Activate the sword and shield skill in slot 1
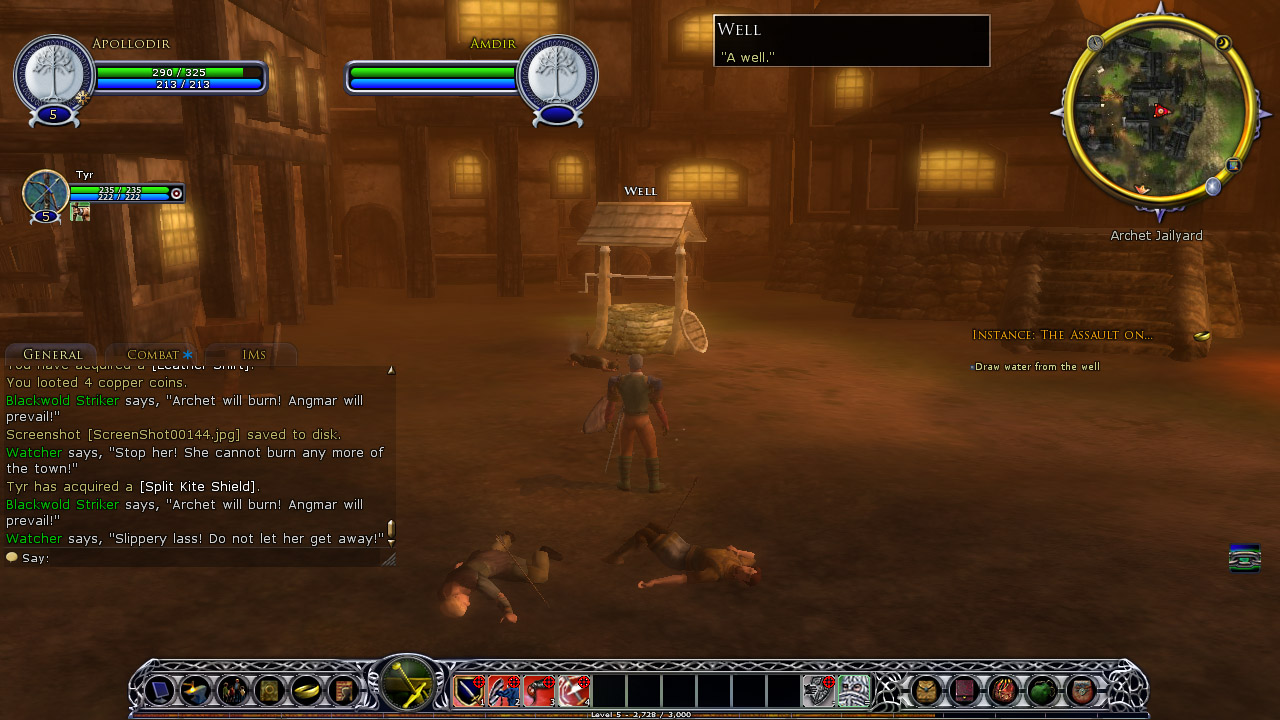Viewport: 1280px width, 720px height. point(469,690)
